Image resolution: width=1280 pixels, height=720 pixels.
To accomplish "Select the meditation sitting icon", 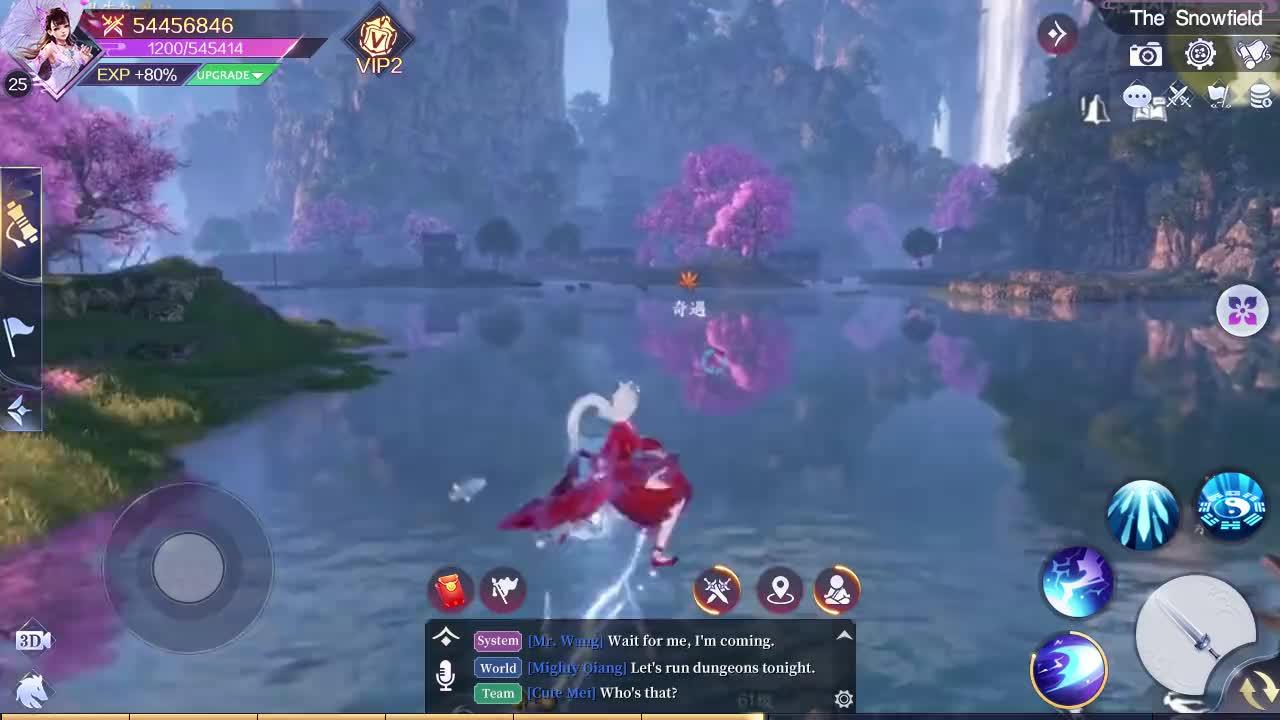I will pos(837,590).
